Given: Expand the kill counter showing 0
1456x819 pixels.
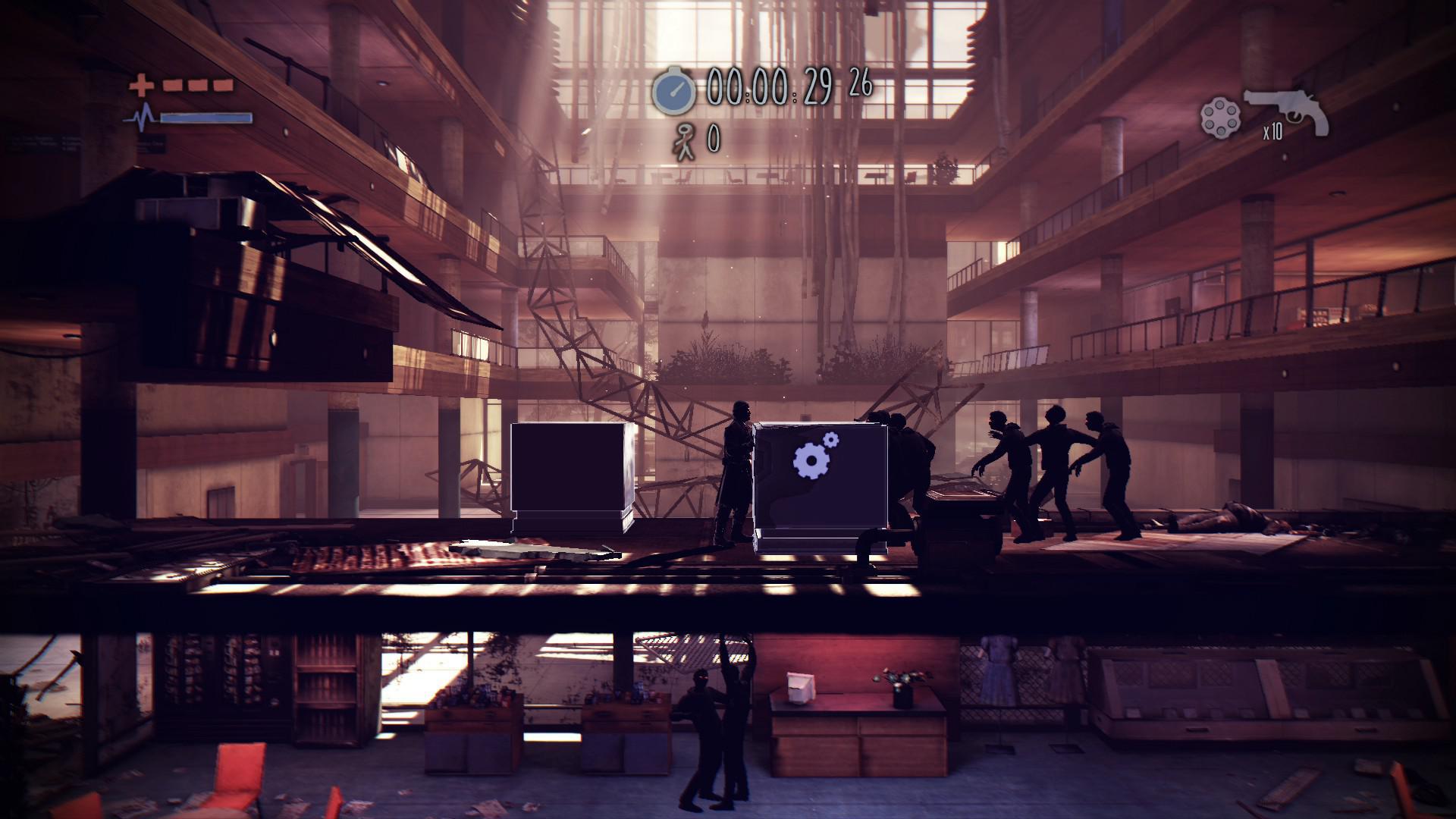Looking at the screenshot, I should pos(714,139).
